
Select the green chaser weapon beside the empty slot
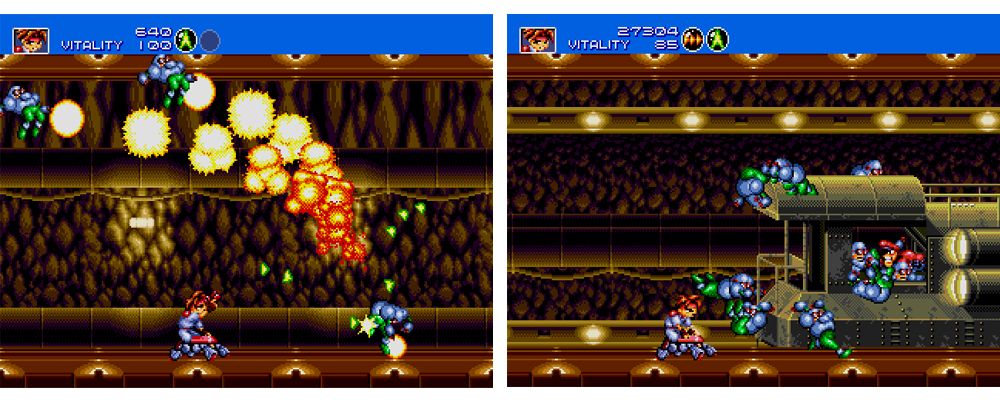186,40
